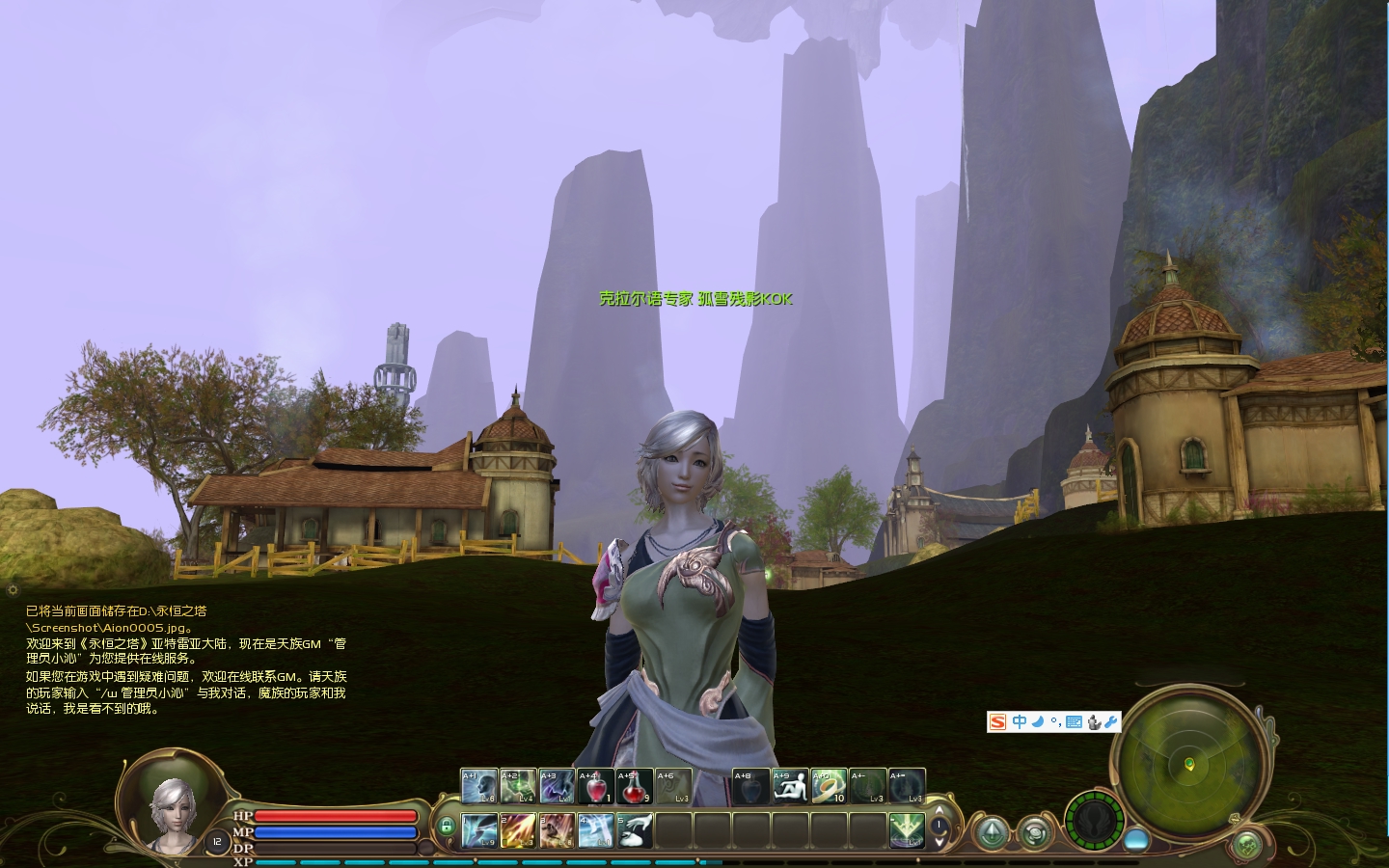Click the round coin stack button
The image size is (1389, 868).
(1035, 833)
